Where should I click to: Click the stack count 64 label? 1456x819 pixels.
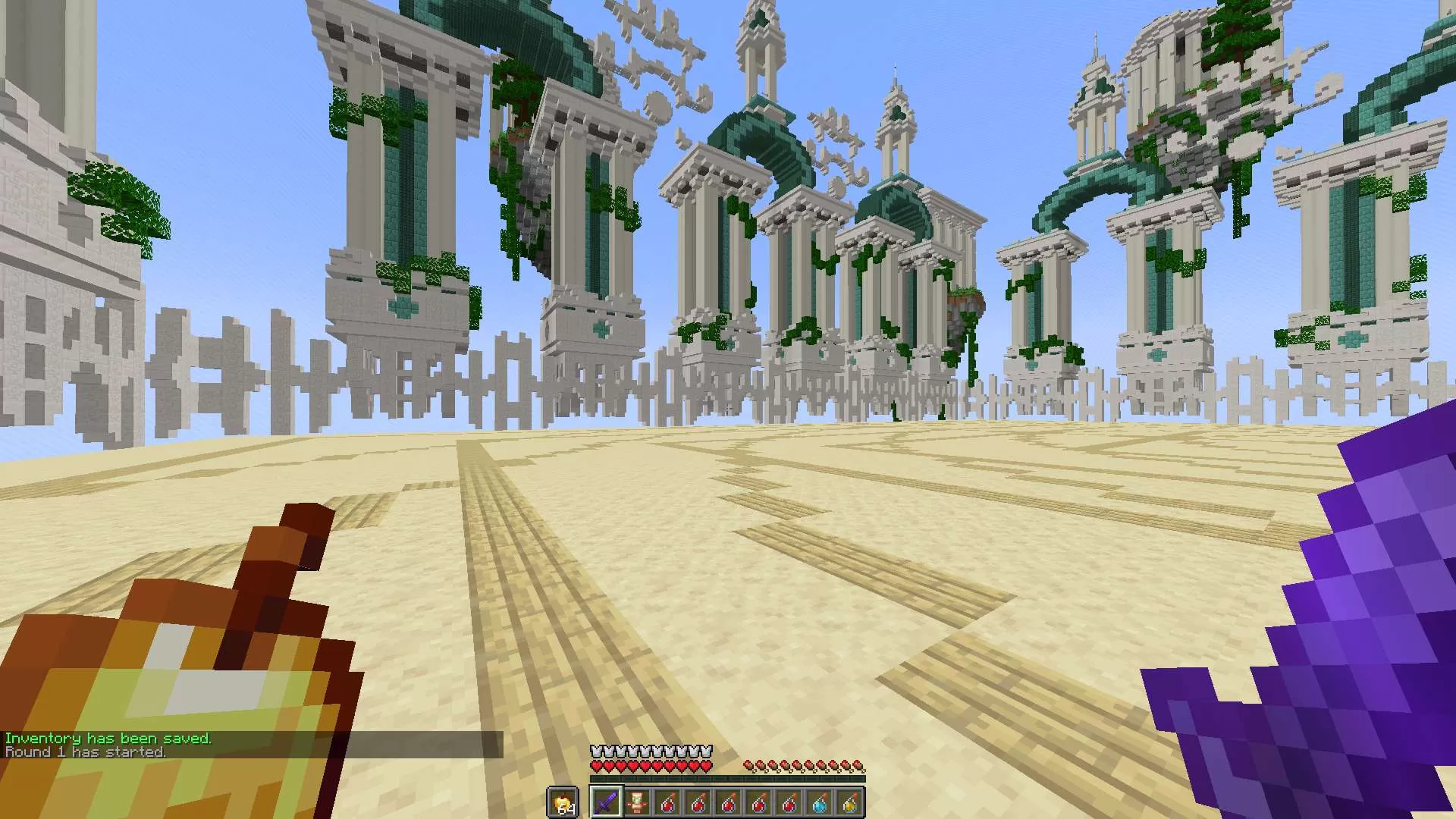pyautogui.click(x=565, y=810)
